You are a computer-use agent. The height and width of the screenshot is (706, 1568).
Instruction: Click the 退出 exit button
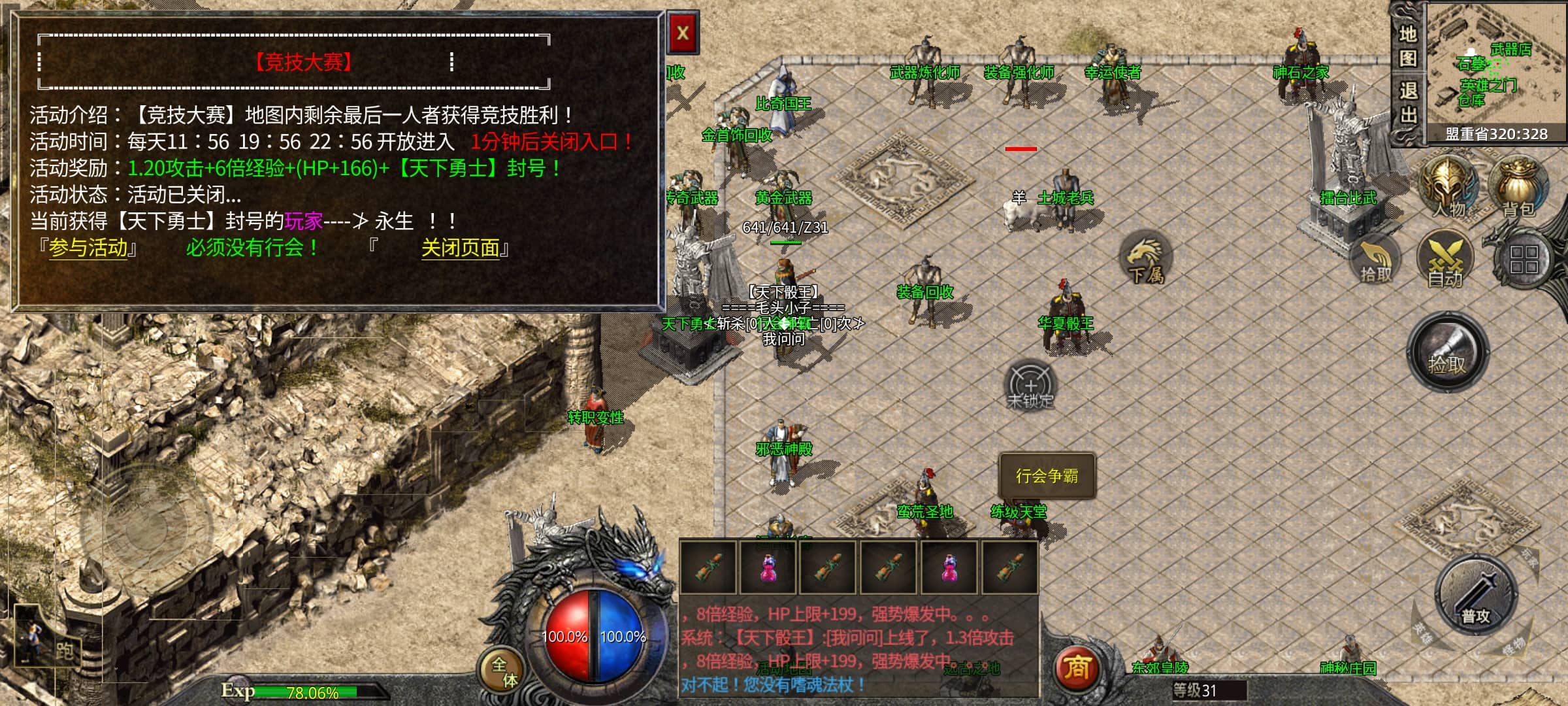coord(1407,103)
